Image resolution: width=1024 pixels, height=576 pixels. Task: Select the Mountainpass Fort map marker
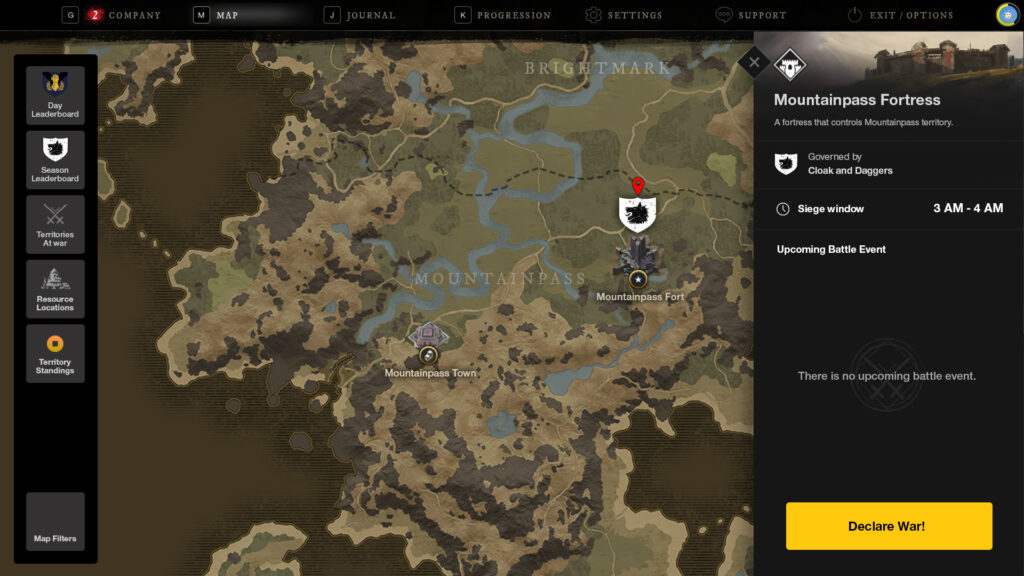click(x=637, y=278)
